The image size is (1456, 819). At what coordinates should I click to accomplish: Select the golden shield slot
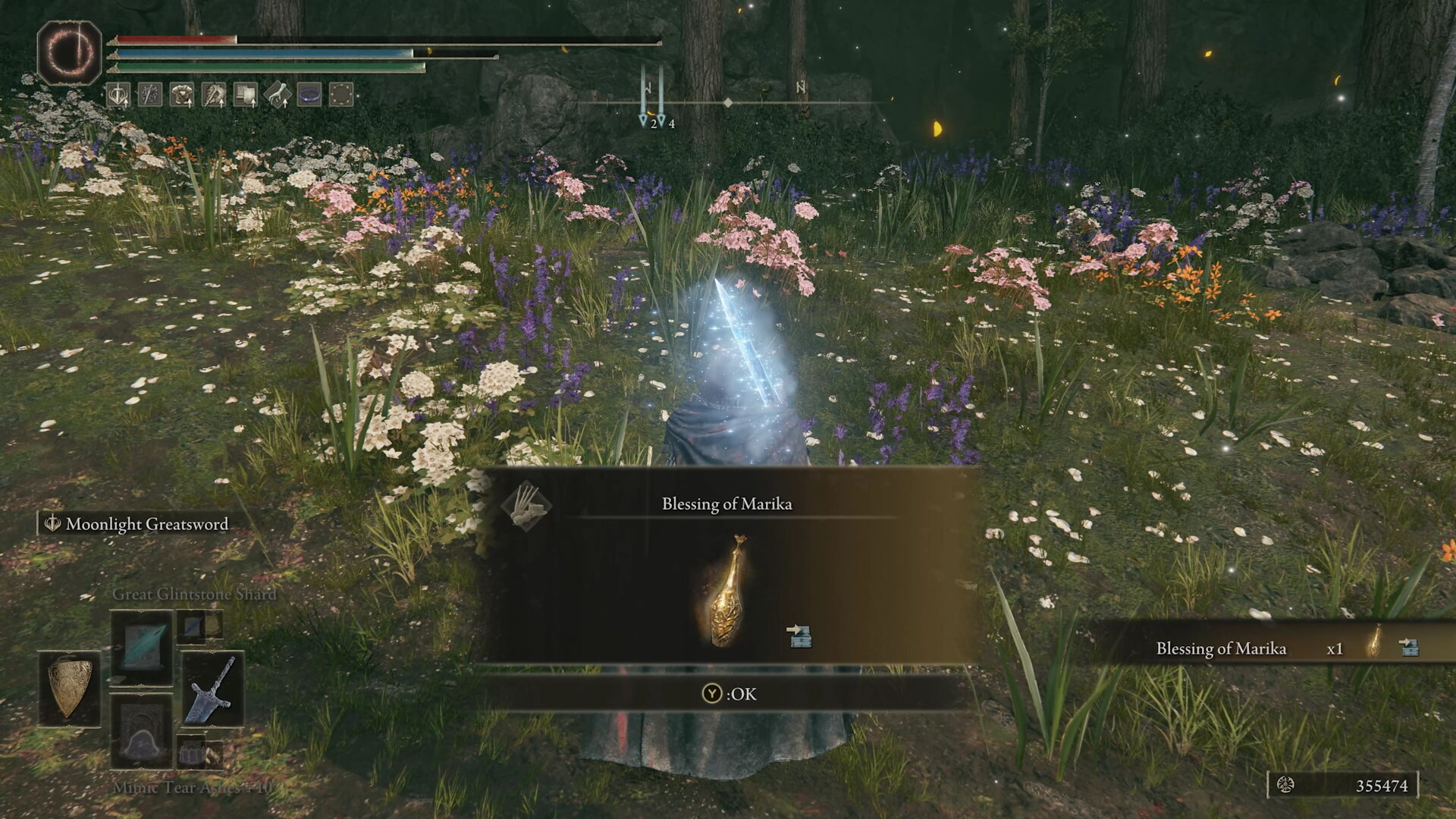tap(70, 687)
